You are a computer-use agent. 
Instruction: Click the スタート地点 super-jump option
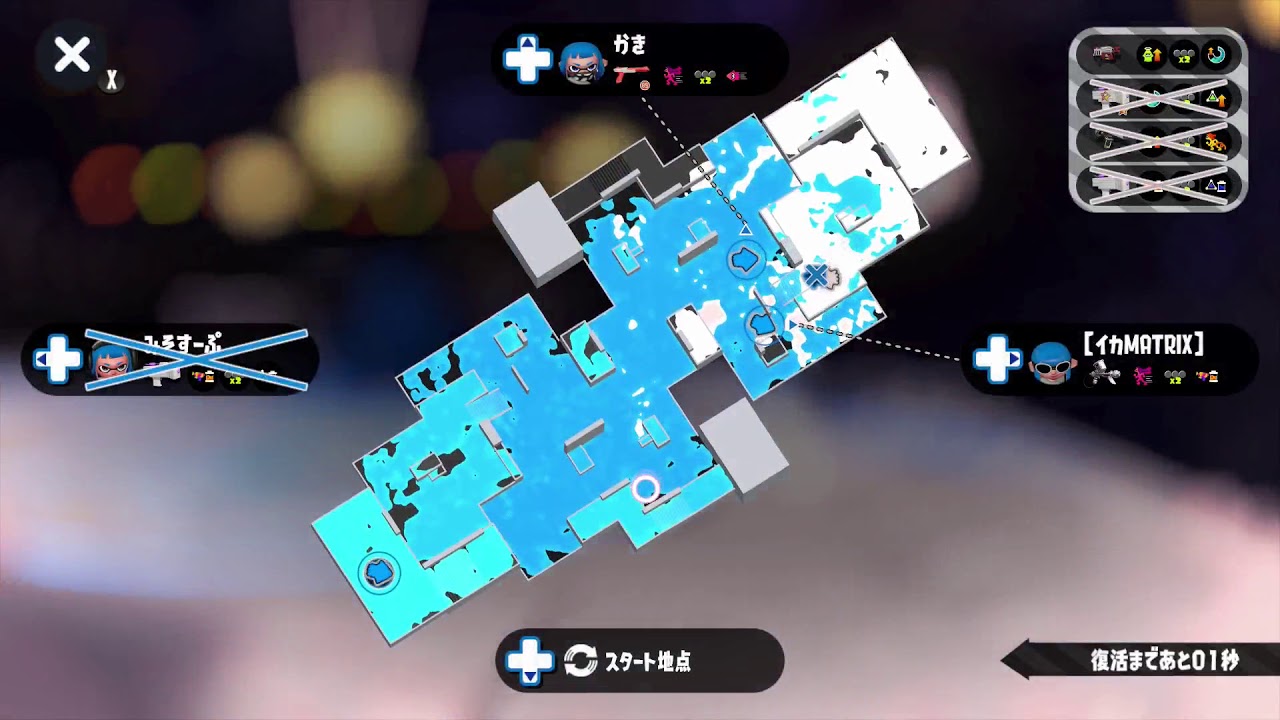point(640,662)
